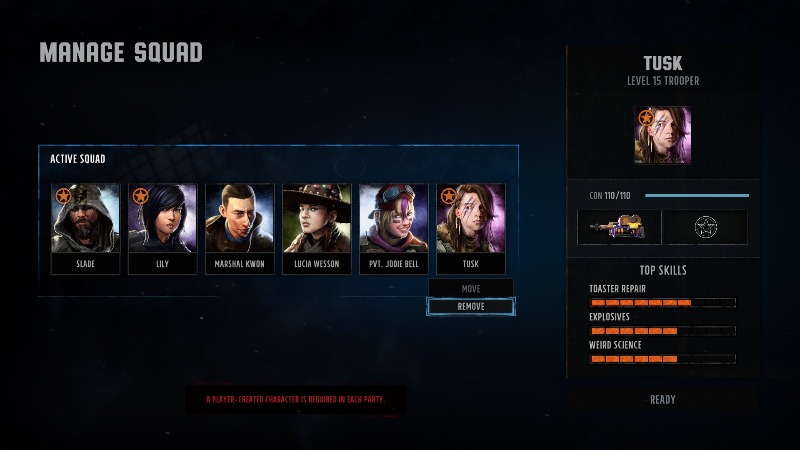This screenshot has width=800, height=450.
Task: Select Tusk's star emblem slot
Action: [708, 227]
